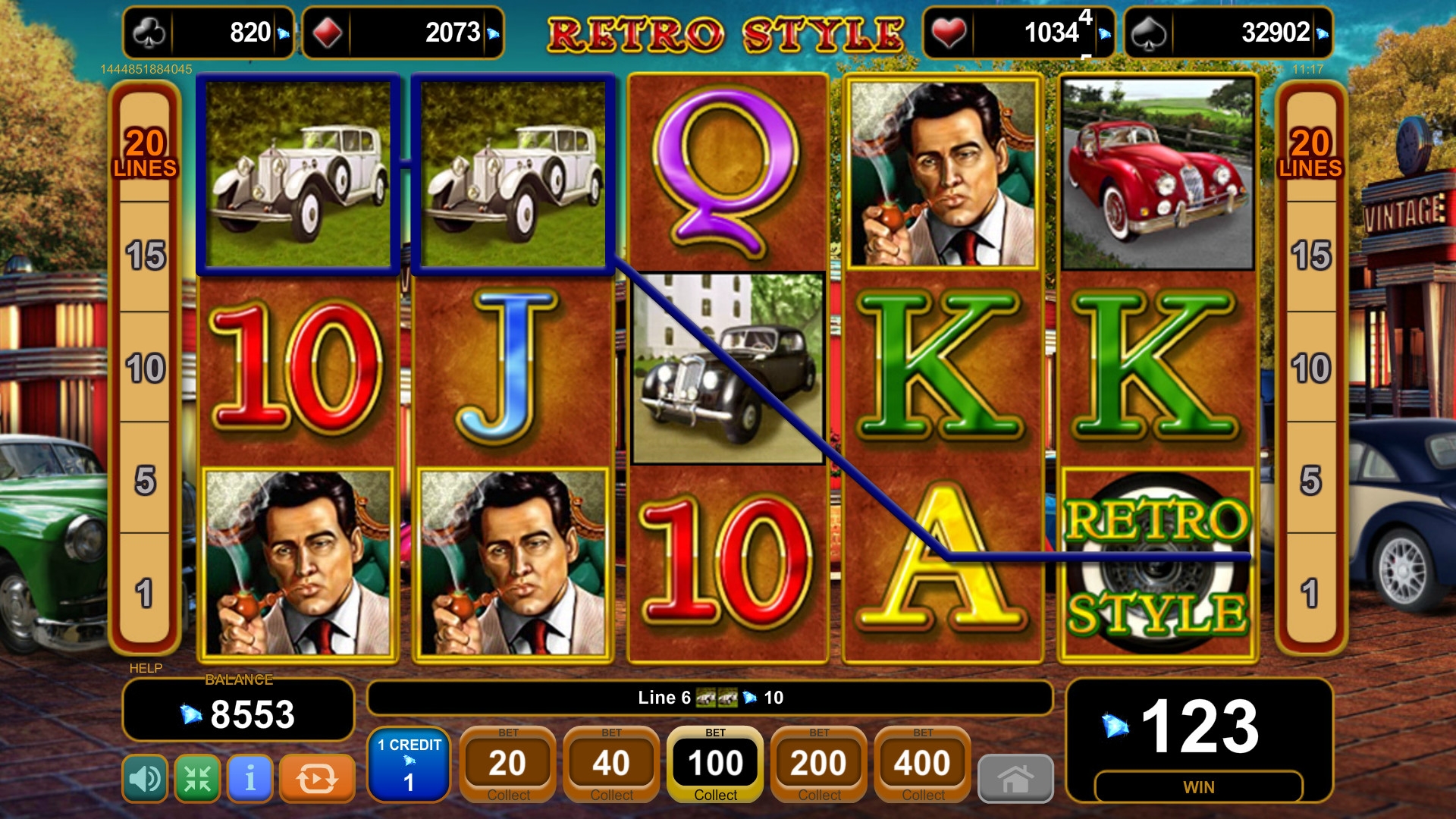The width and height of the screenshot is (1456, 819).
Task: Open the diamonds jackpot panel
Action: pos(403,33)
